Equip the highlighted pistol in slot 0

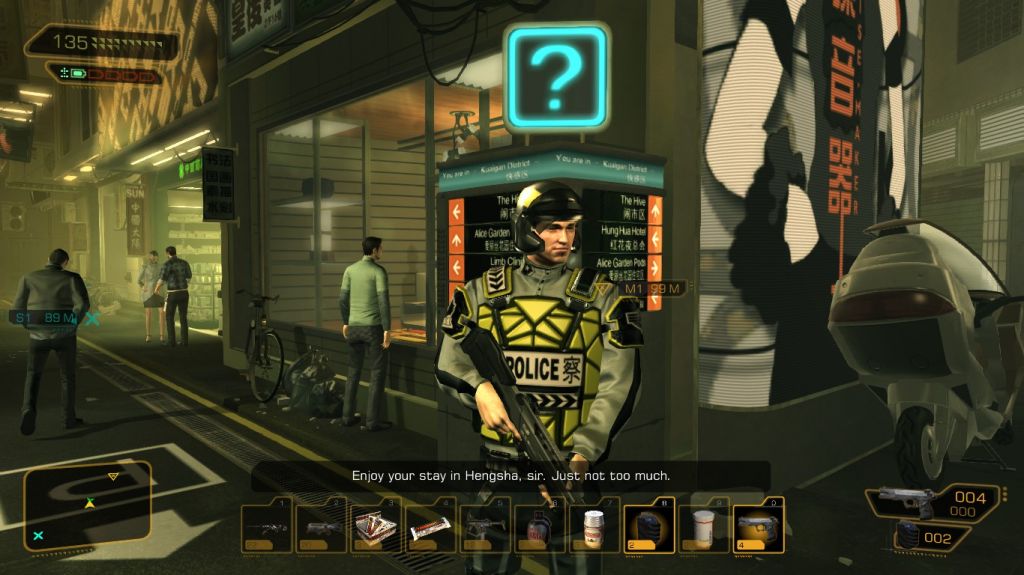(758, 527)
